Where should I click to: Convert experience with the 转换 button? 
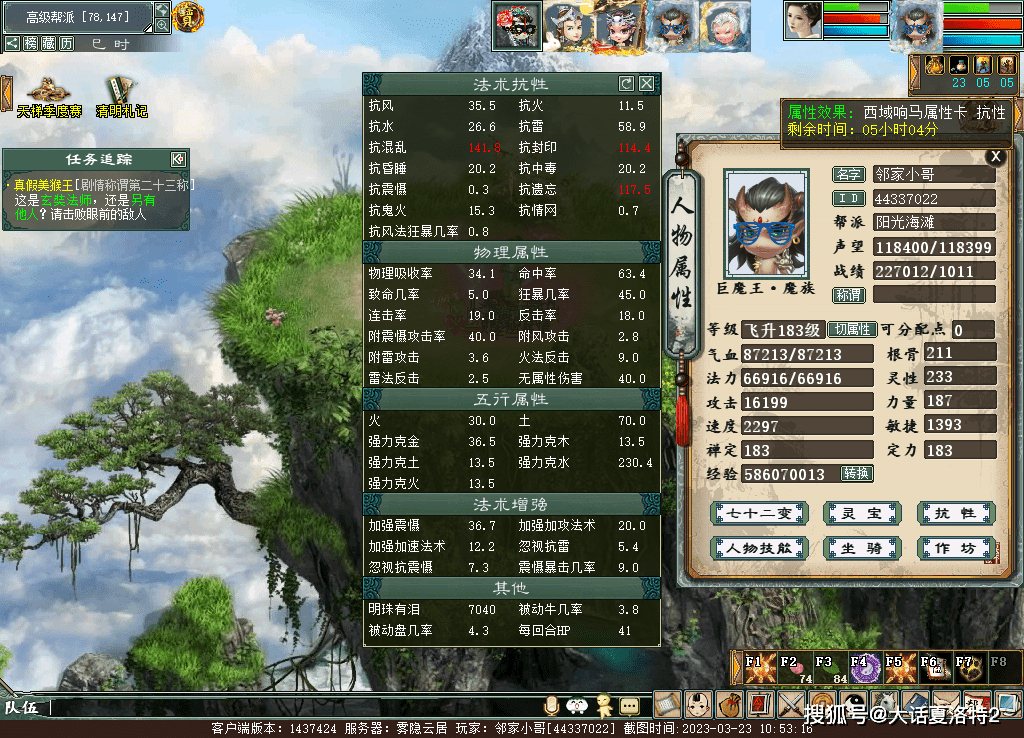[856, 473]
